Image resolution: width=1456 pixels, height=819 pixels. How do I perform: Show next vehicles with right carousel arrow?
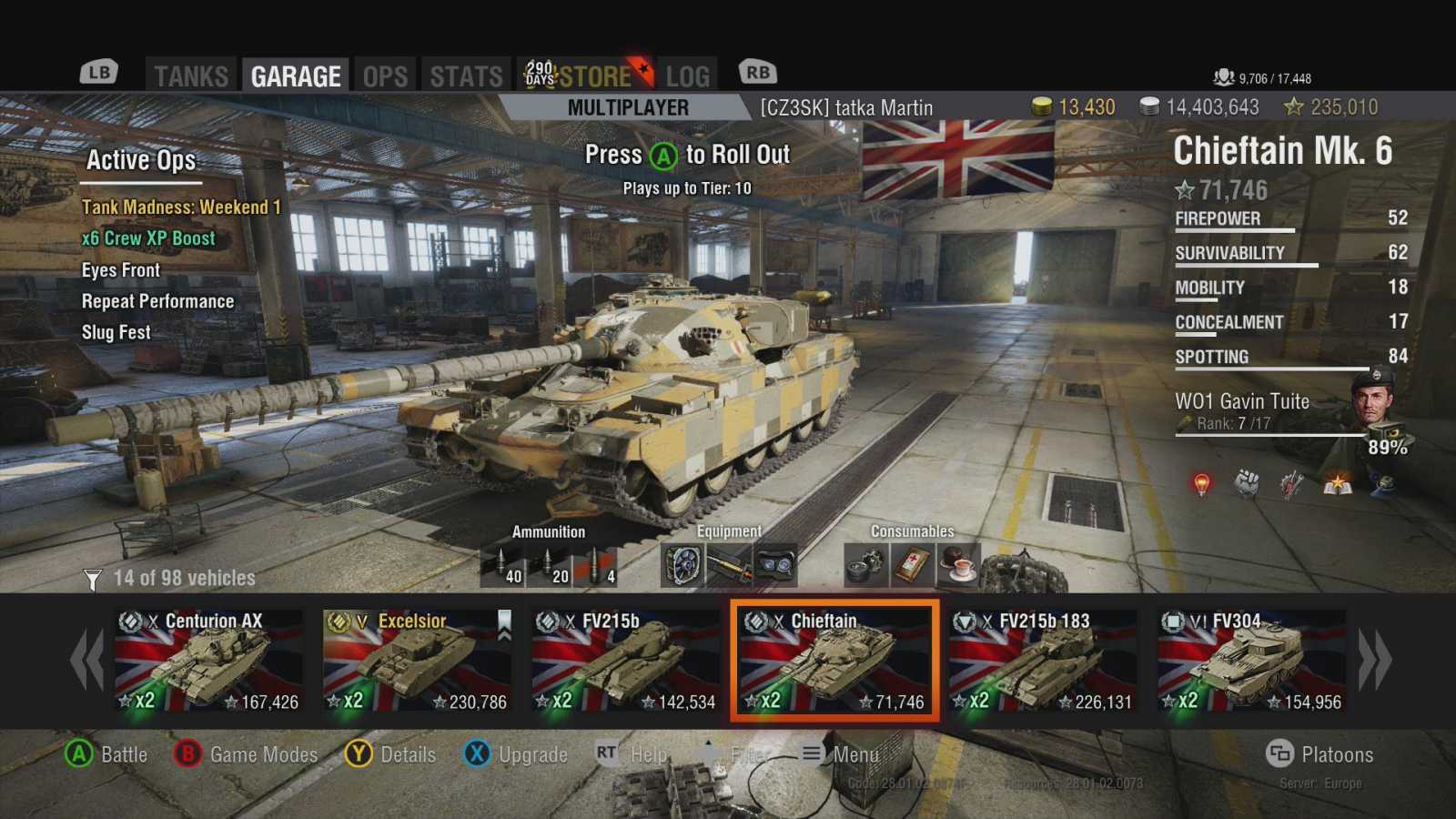(1375, 660)
